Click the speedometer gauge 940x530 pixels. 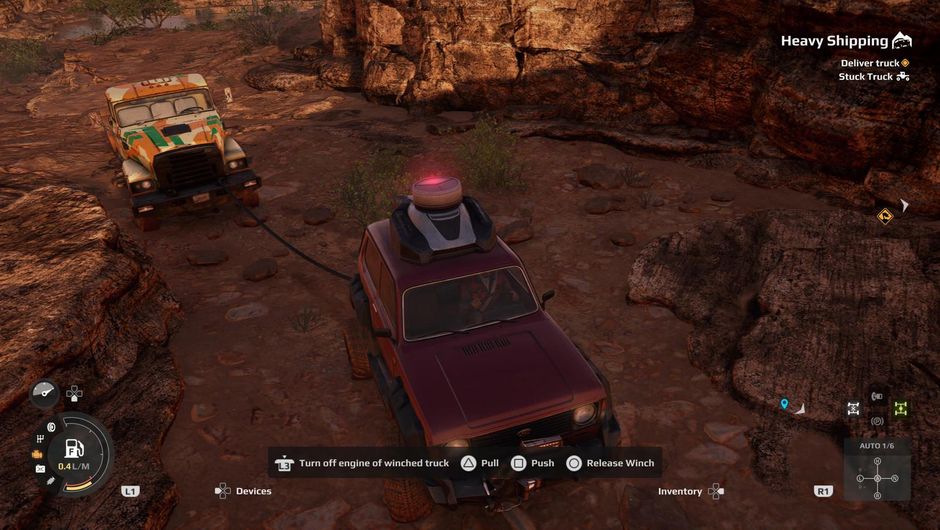[44, 393]
